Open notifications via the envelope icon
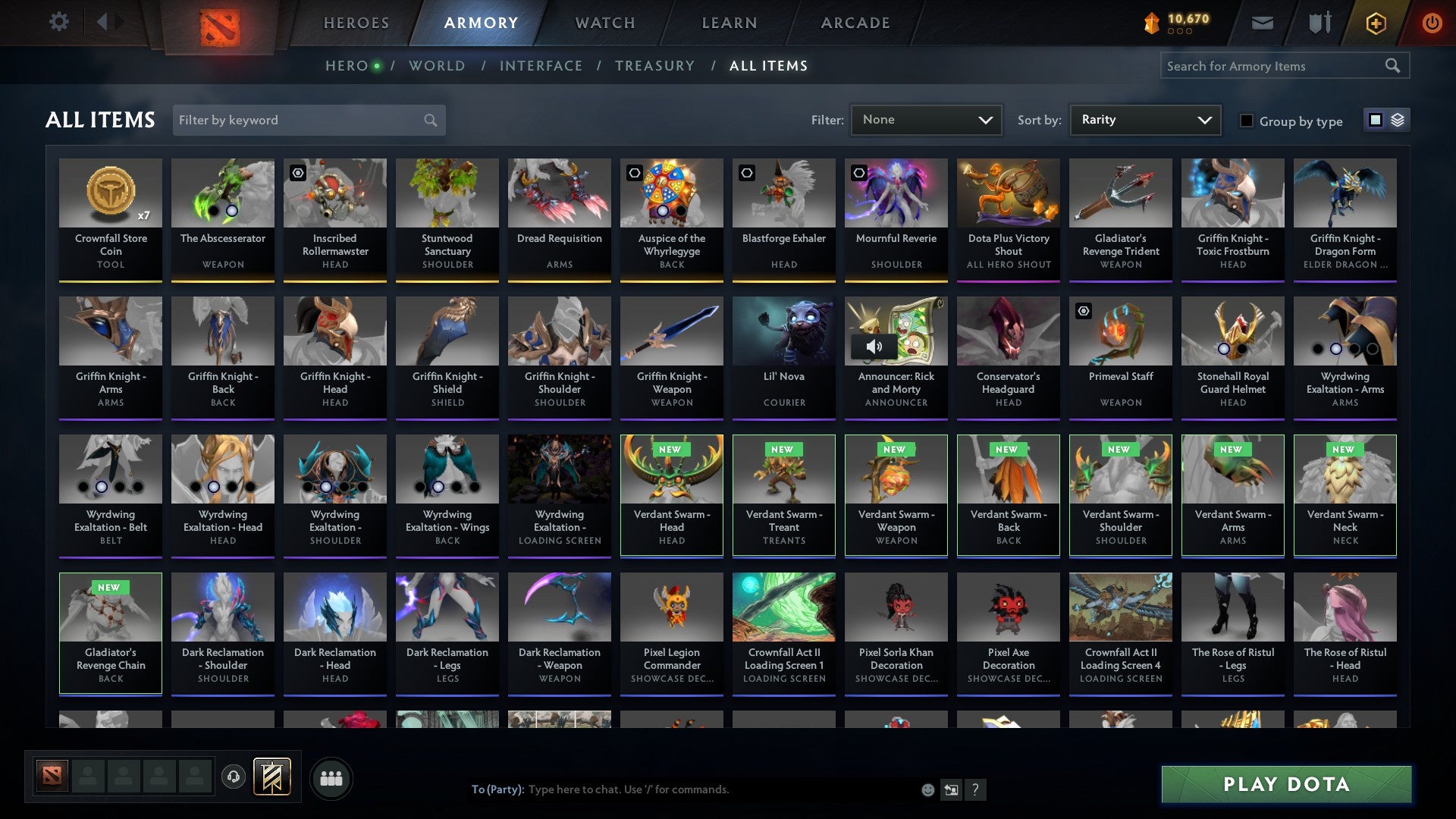Screen dimensions: 1456x819 click(1261, 22)
